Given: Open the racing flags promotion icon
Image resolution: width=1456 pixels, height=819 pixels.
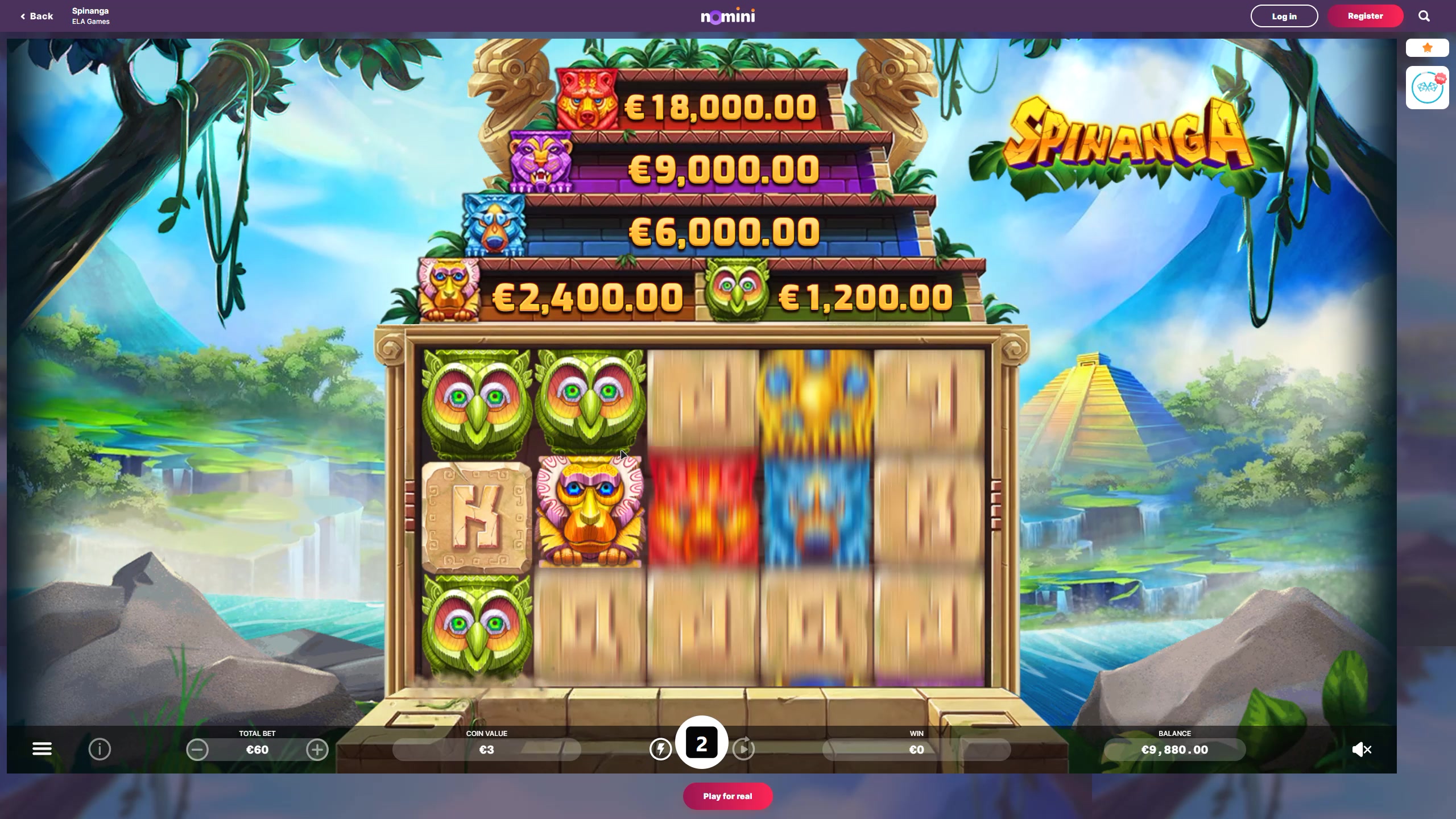Looking at the screenshot, I should click(1427, 88).
